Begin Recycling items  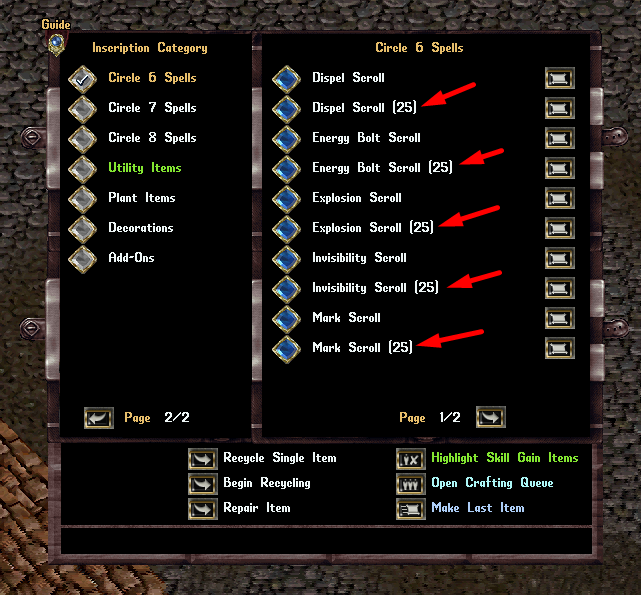(x=203, y=483)
